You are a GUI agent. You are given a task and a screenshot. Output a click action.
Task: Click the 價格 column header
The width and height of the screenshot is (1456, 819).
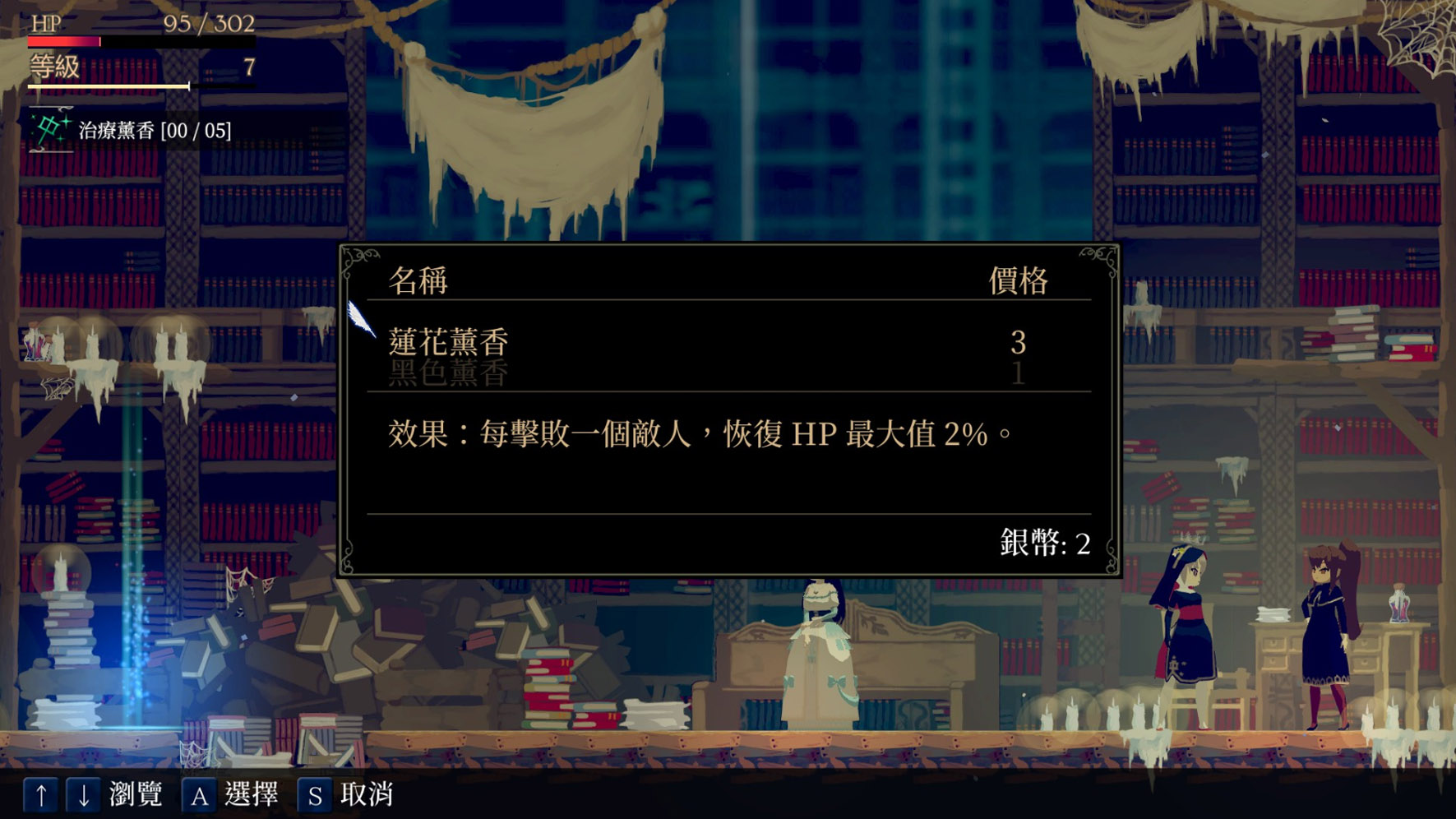click(x=1019, y=279)
